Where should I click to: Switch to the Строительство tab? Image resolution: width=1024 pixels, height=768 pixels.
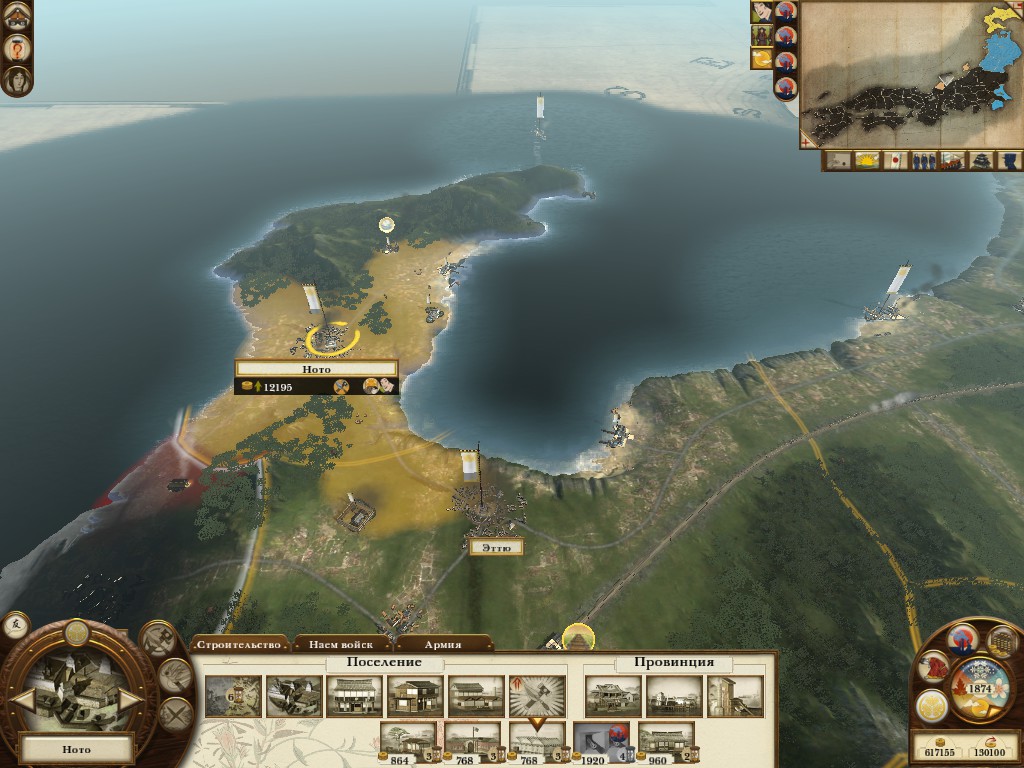click(x=238, y=645)
